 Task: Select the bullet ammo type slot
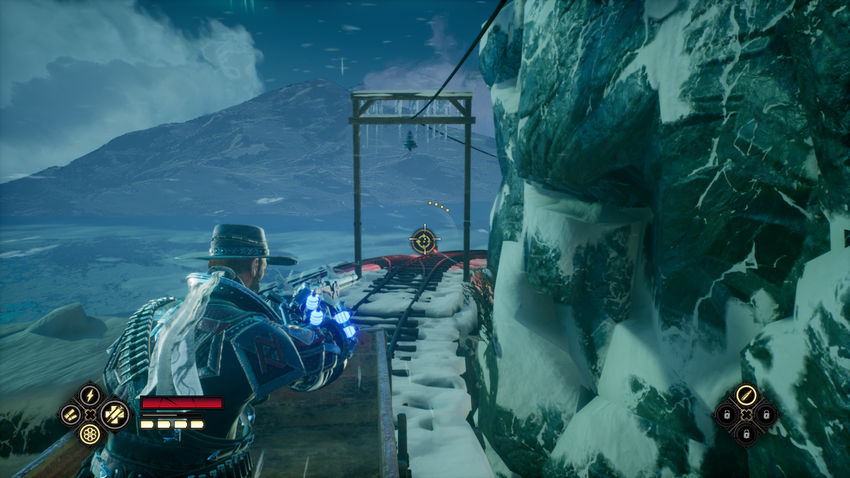(x=746, y=395)
